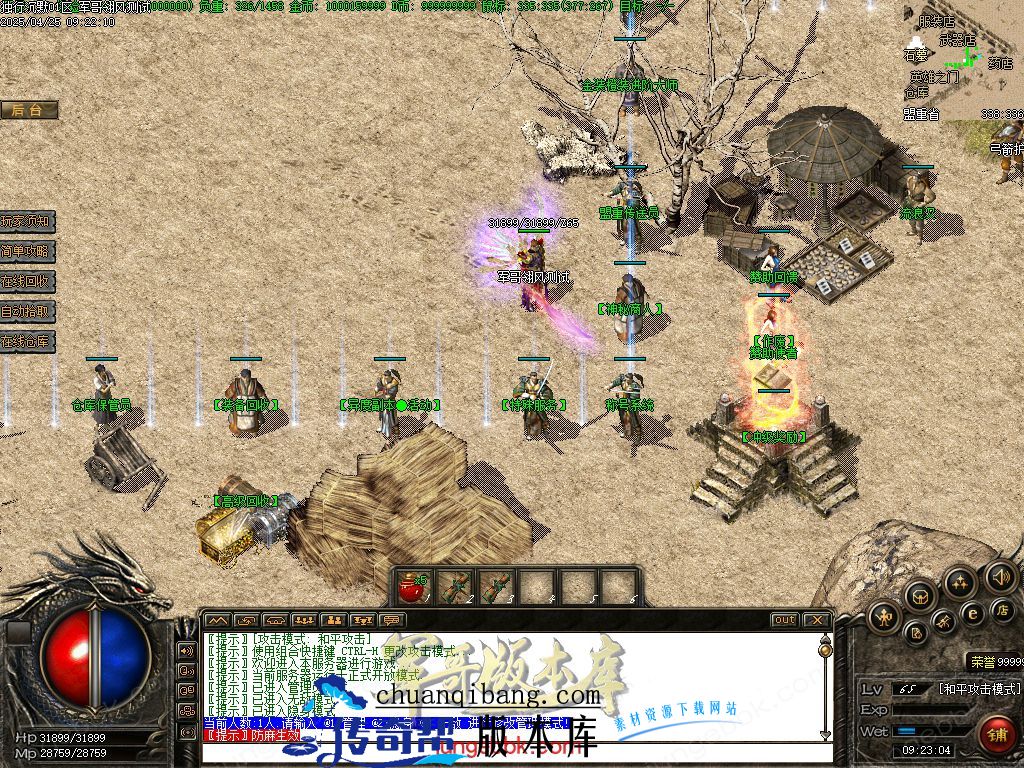Toggle the sound speaker icon

[1001, 575]
